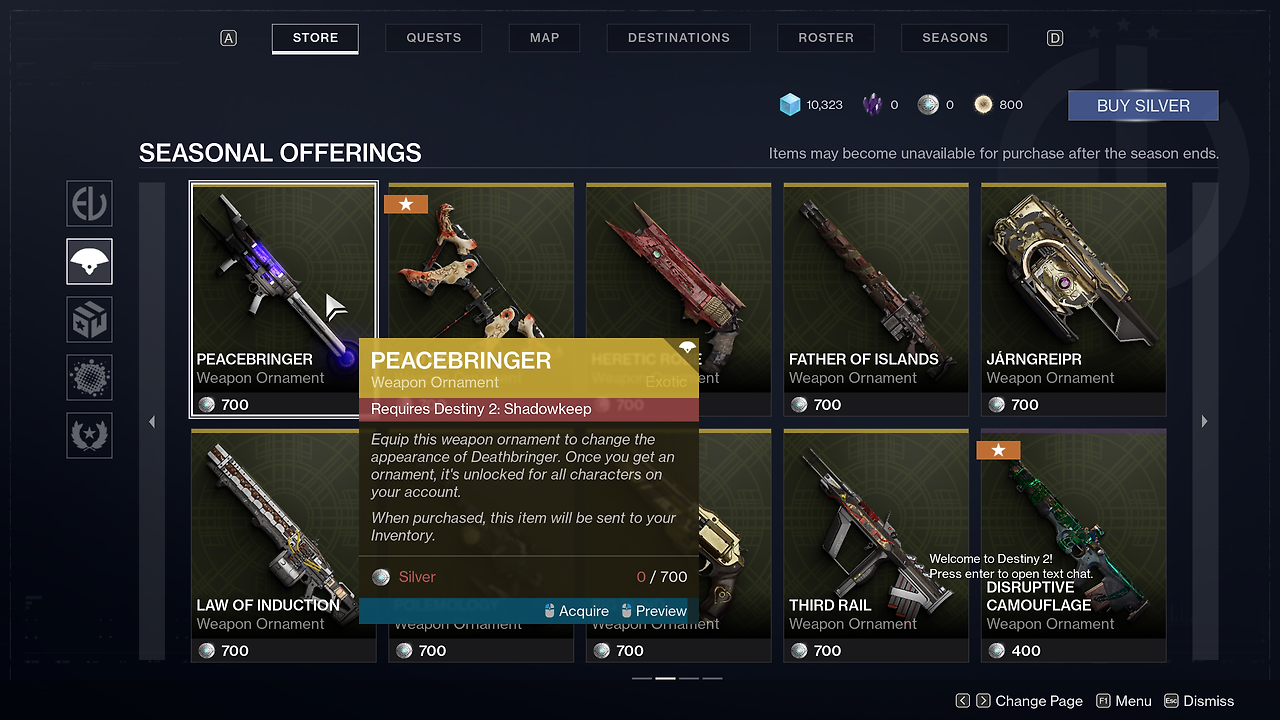The image size is (1280, 720).
Task: Open the Seasons tab
Action: (954, 38)
